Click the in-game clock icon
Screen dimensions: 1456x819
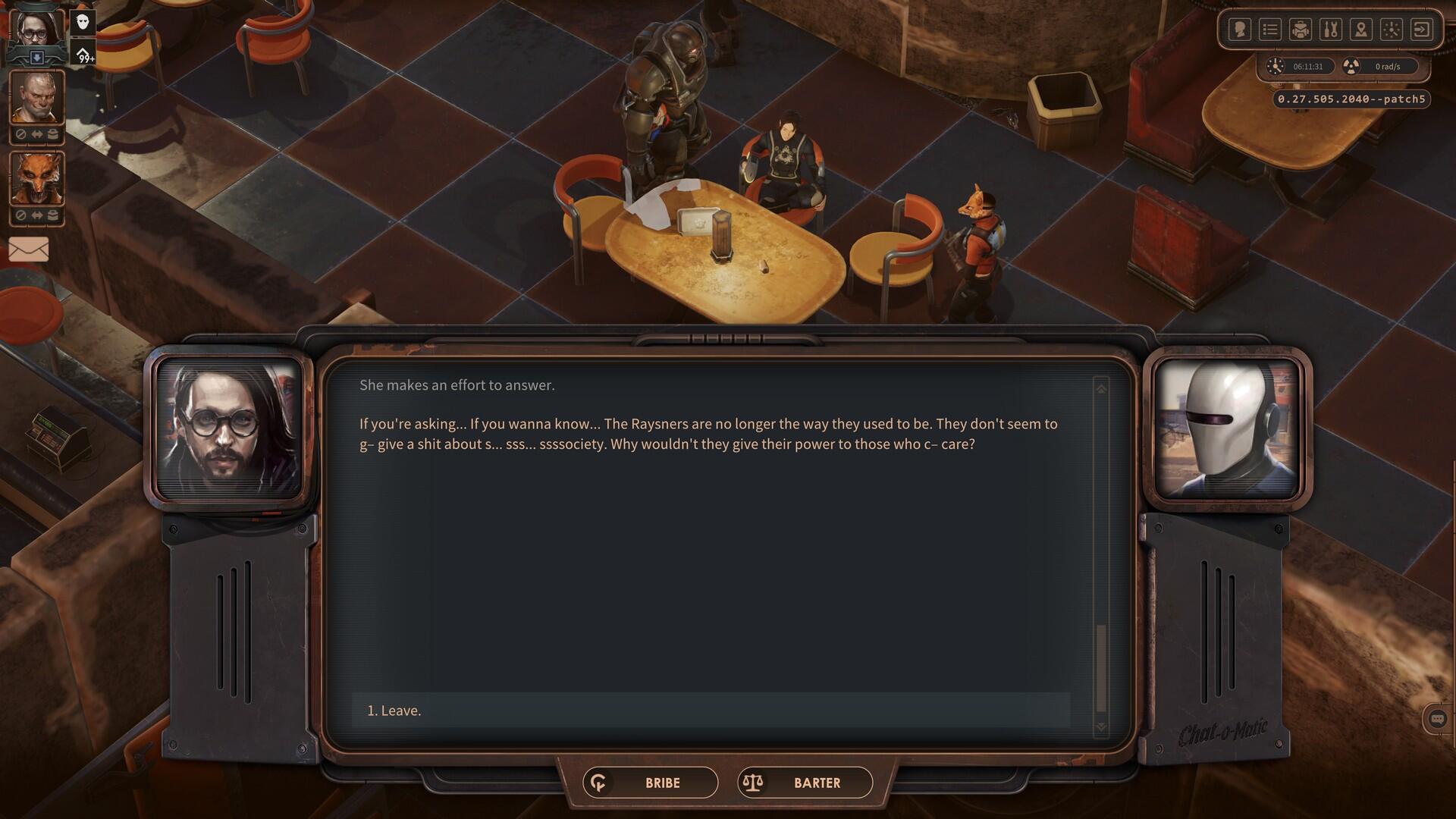[x=1275, y=67]
